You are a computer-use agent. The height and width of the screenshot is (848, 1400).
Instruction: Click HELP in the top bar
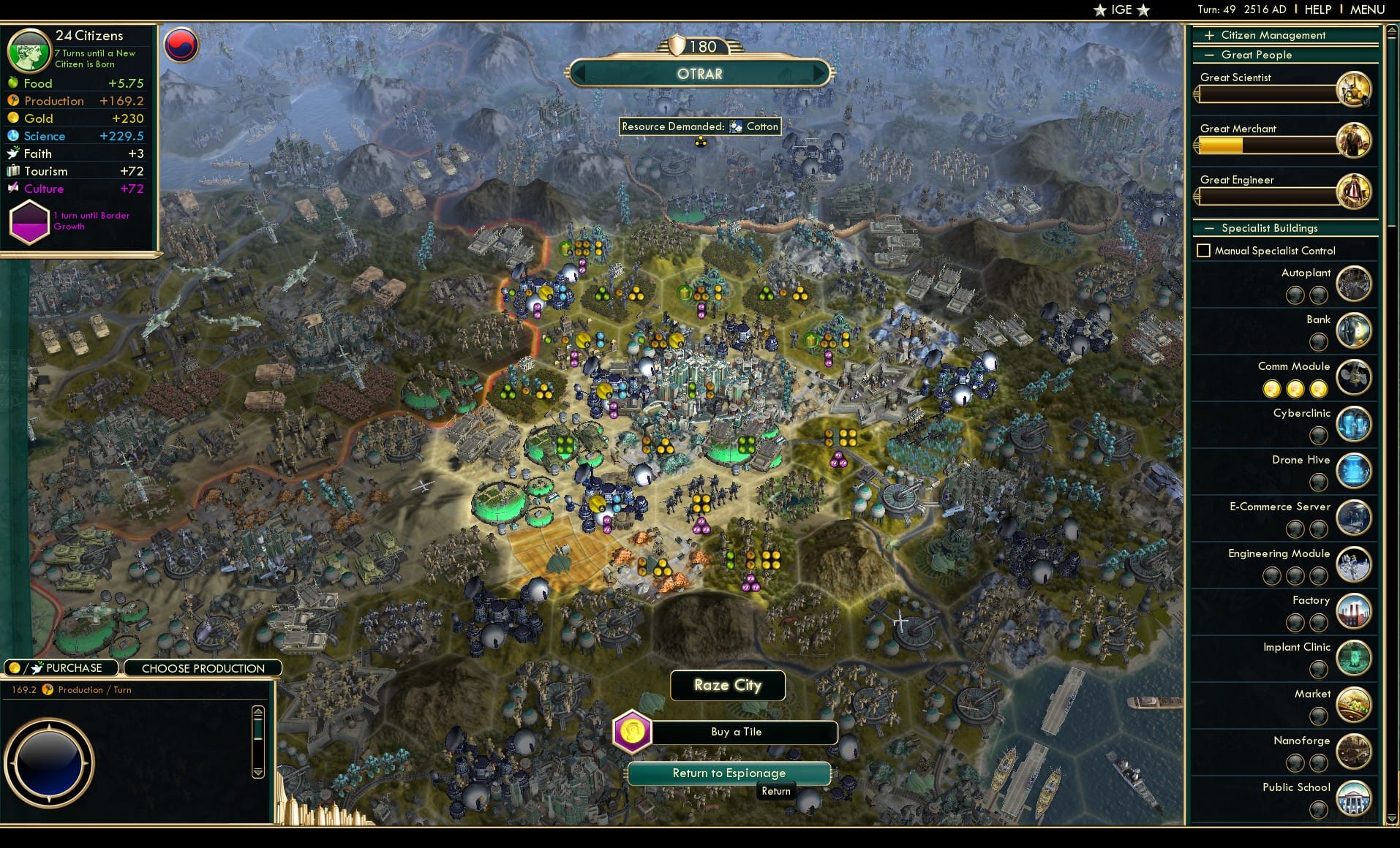1317,9
